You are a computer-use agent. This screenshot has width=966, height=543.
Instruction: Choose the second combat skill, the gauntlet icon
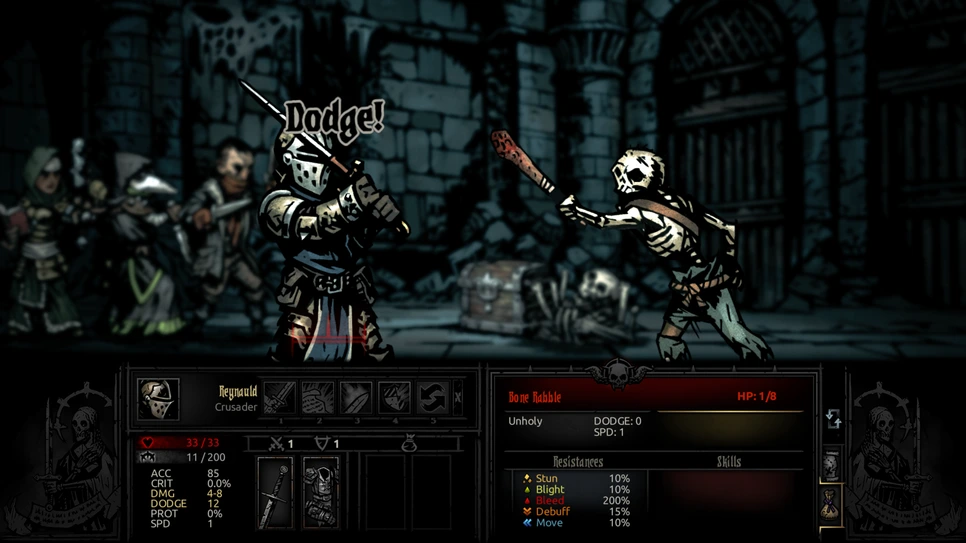(318, 398)
